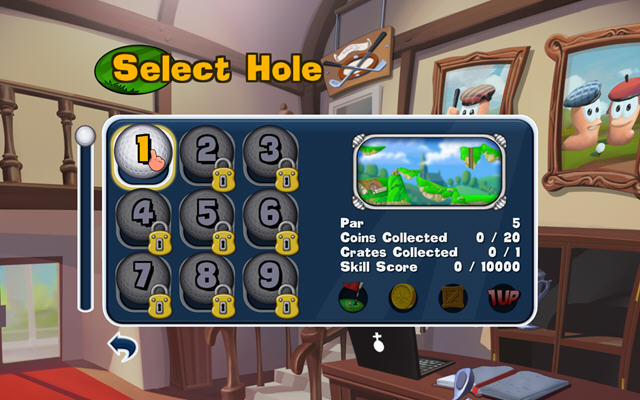Go back with the blue arrow
Screen dimensions: 640x400
tap(122, 347)
